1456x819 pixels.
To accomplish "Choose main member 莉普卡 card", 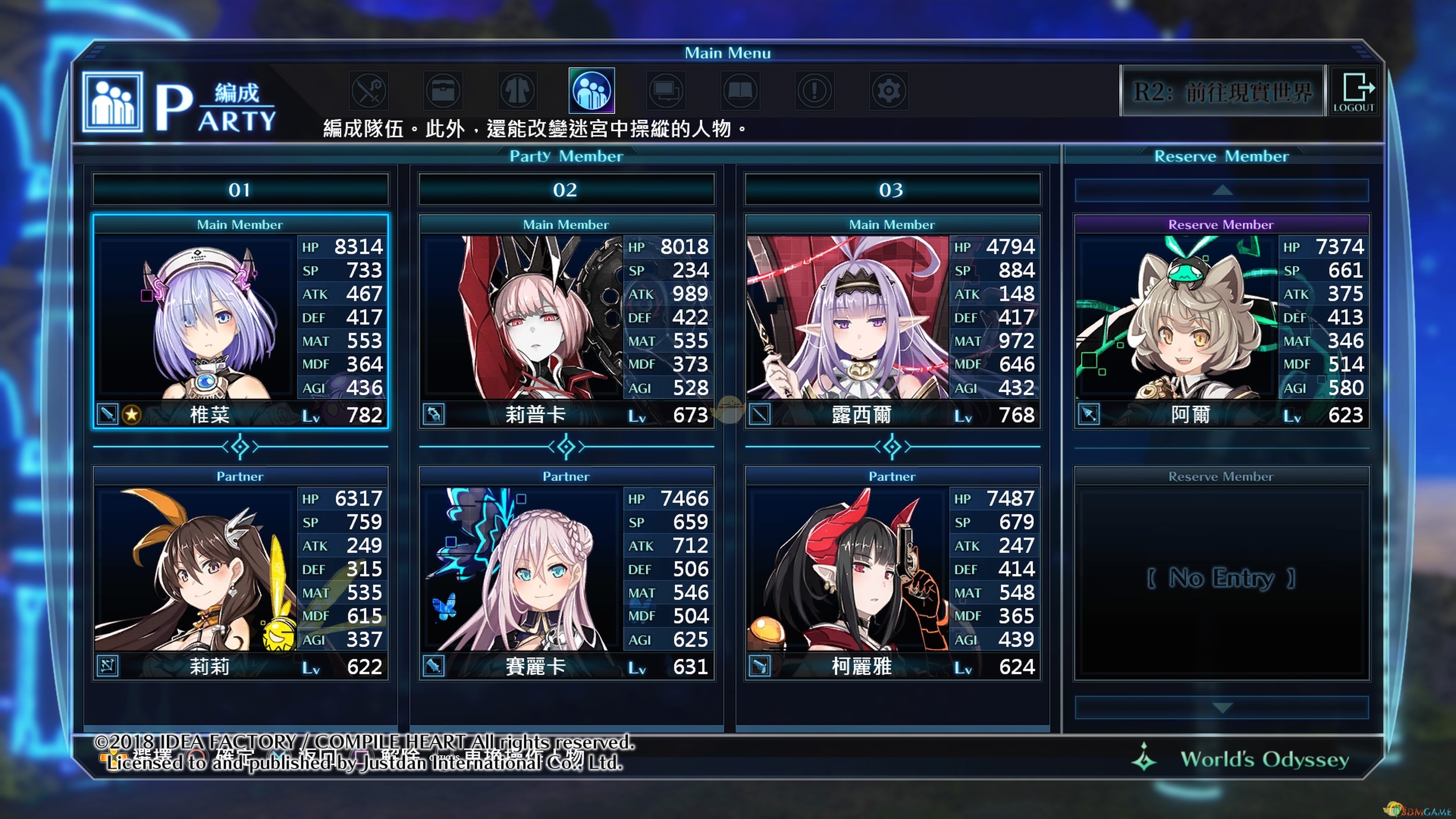I will click(566, 321).
